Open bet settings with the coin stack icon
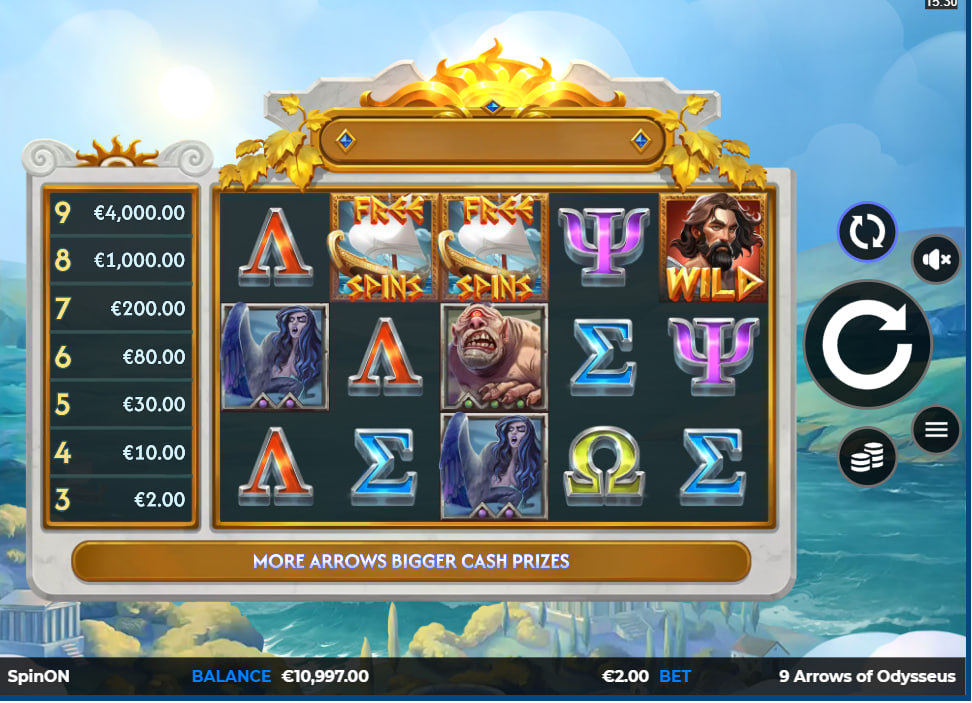 [867, 457]
